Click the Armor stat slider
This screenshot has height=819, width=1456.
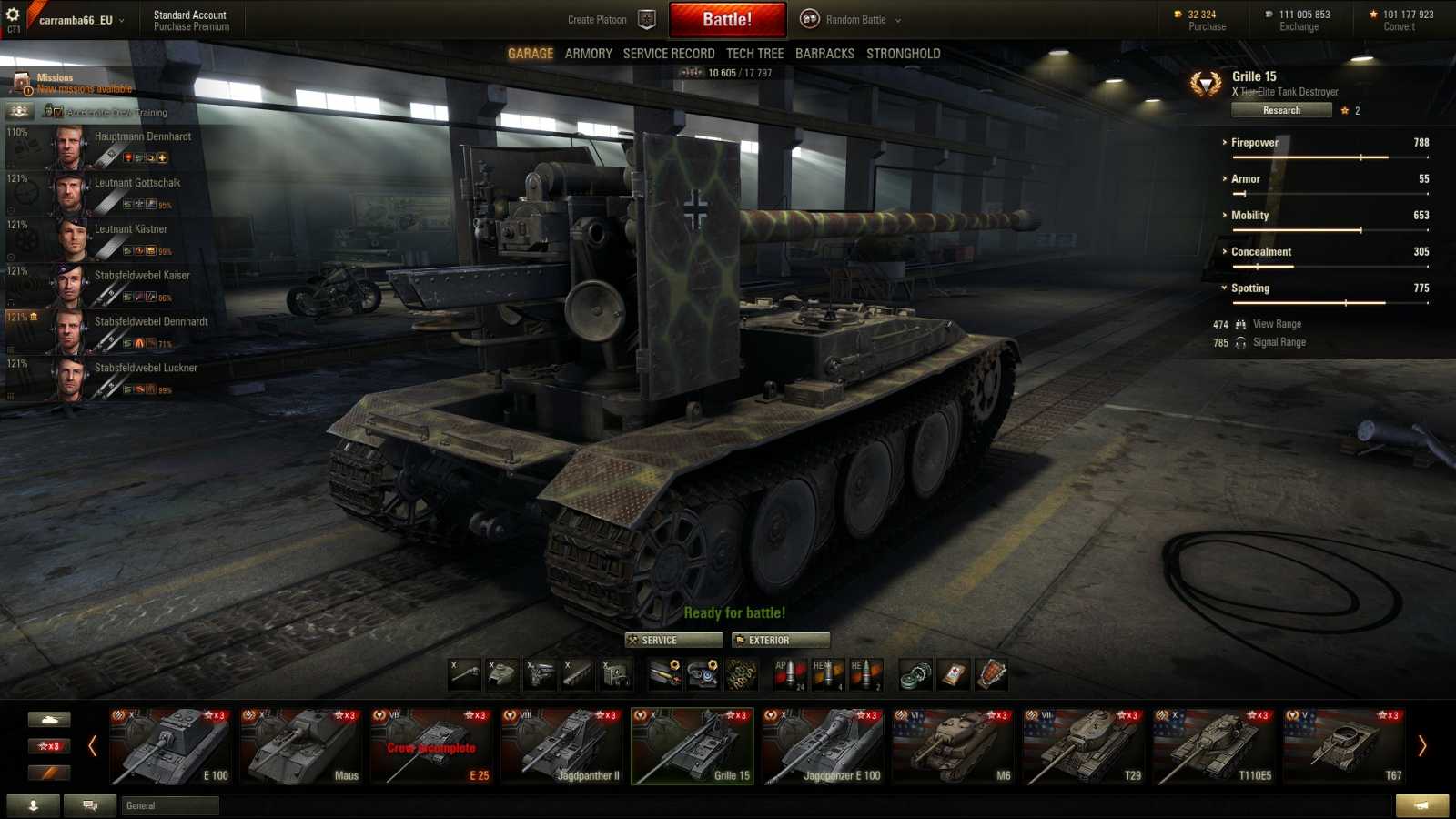click(x=1329, y=192)
